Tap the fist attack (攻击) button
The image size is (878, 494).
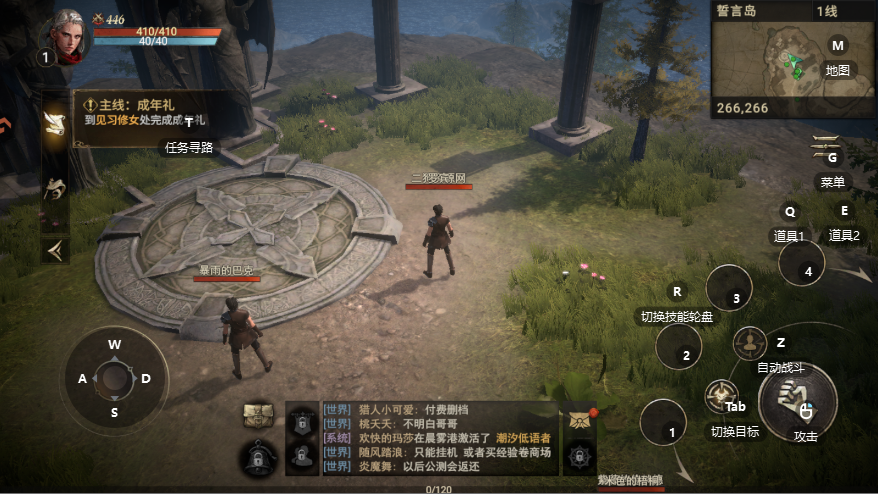(797, 402)
